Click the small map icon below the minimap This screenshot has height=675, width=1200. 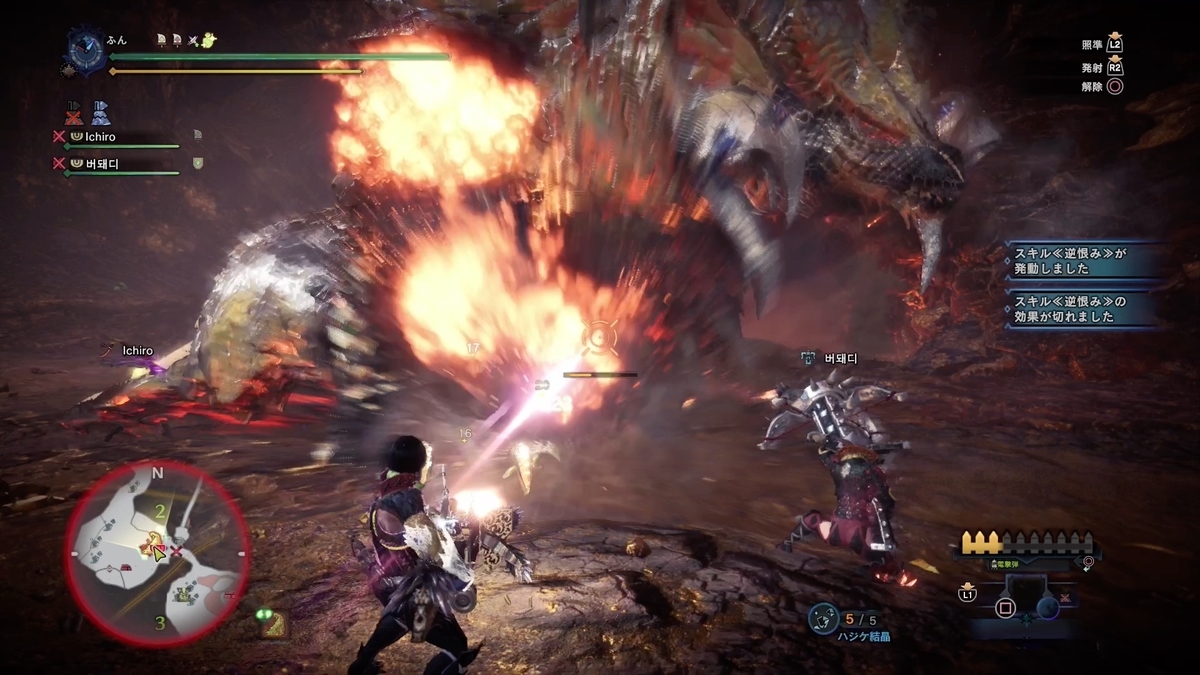click(274, 625)
